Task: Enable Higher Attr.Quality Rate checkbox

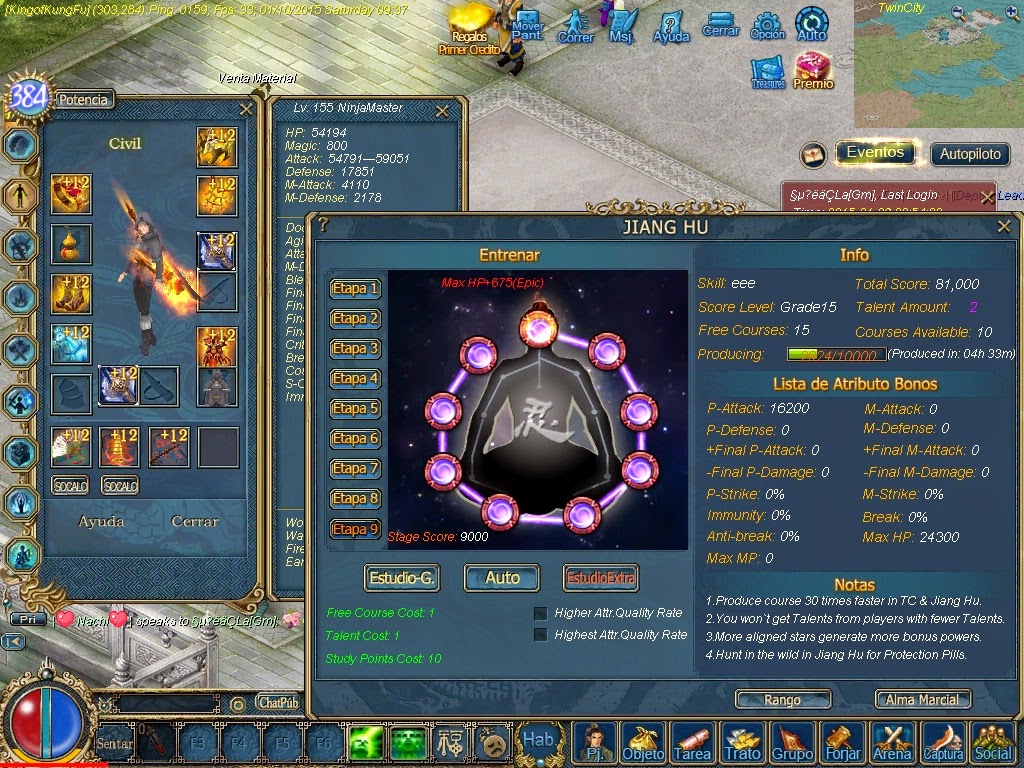Action: [541, 613]
